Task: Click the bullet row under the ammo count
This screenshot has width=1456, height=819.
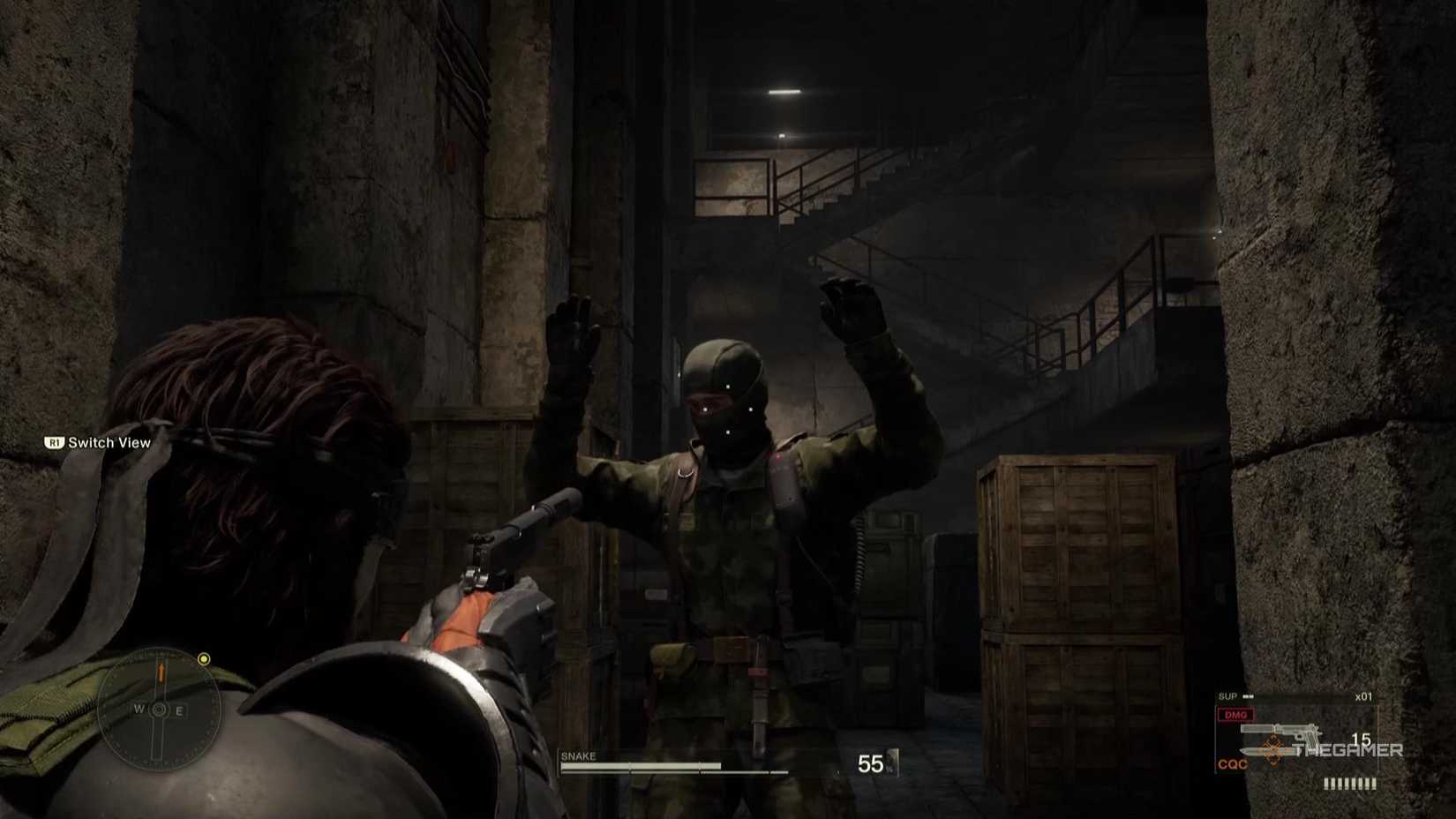Action: point(1351,783)
